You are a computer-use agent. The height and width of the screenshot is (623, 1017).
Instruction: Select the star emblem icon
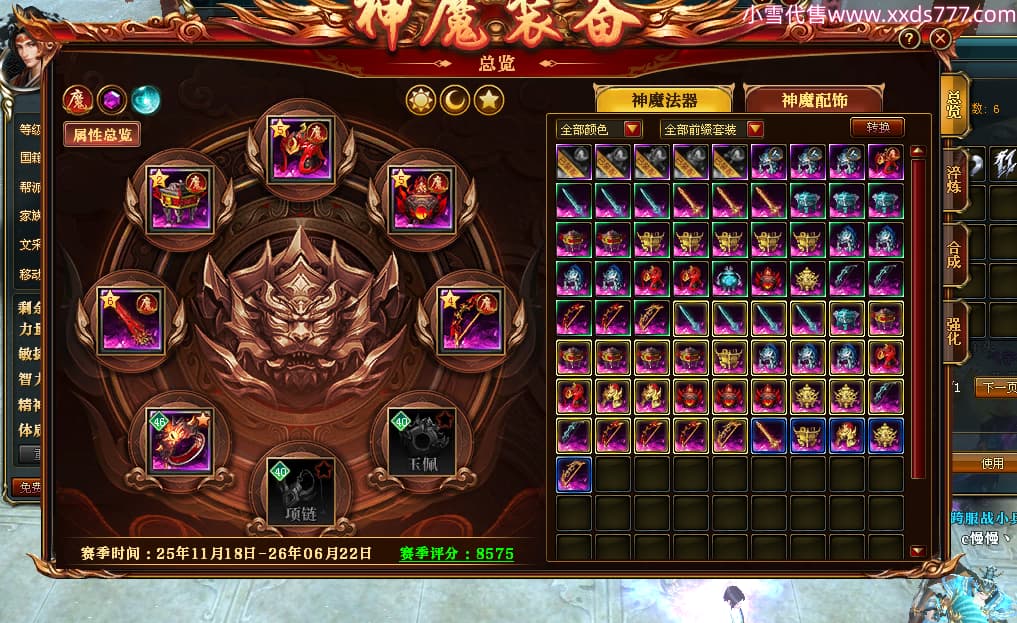[489, 100]
